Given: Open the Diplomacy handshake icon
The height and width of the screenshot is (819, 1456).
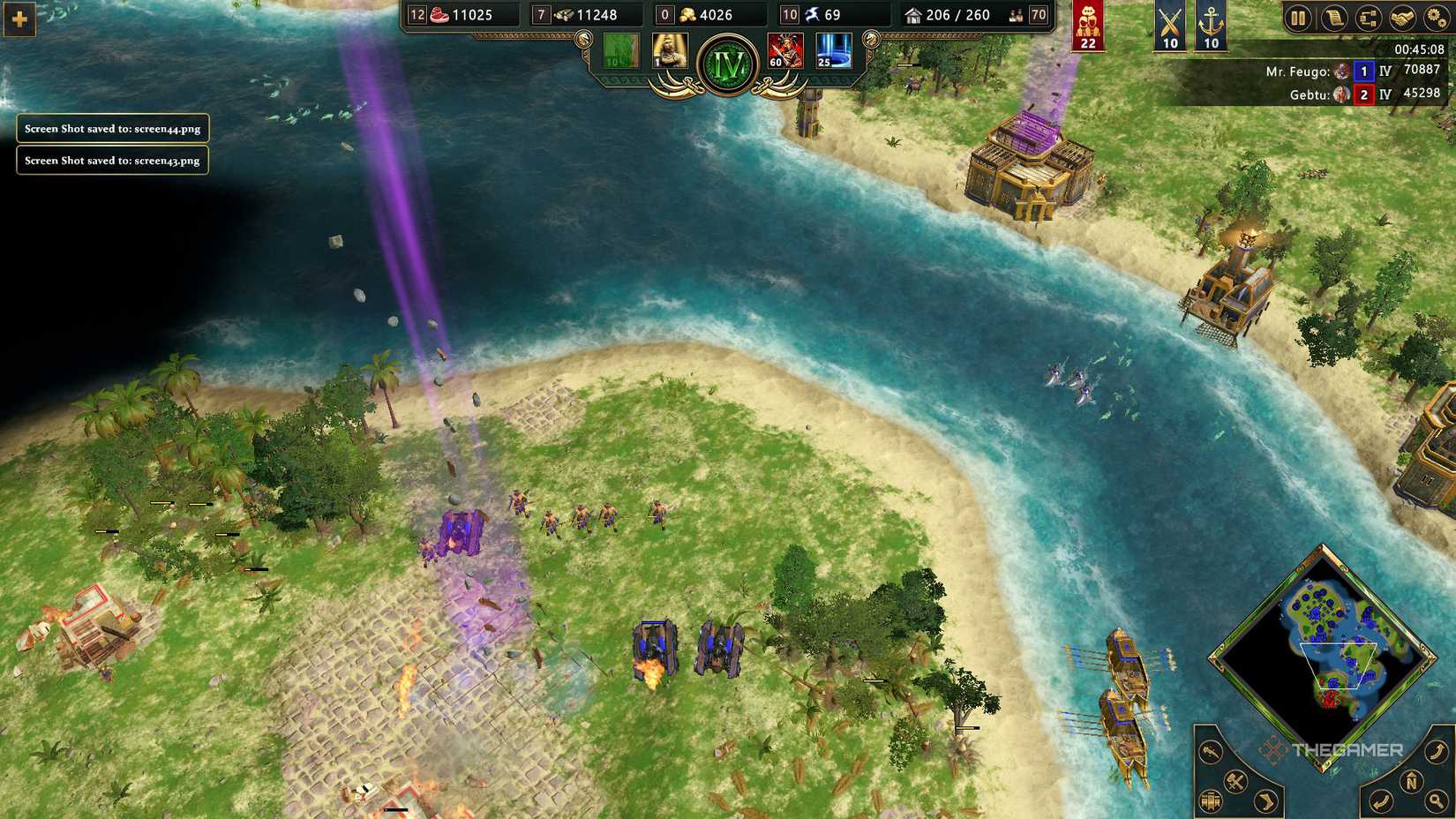Looking at the screenshot, I should (x=1403, y=18).
